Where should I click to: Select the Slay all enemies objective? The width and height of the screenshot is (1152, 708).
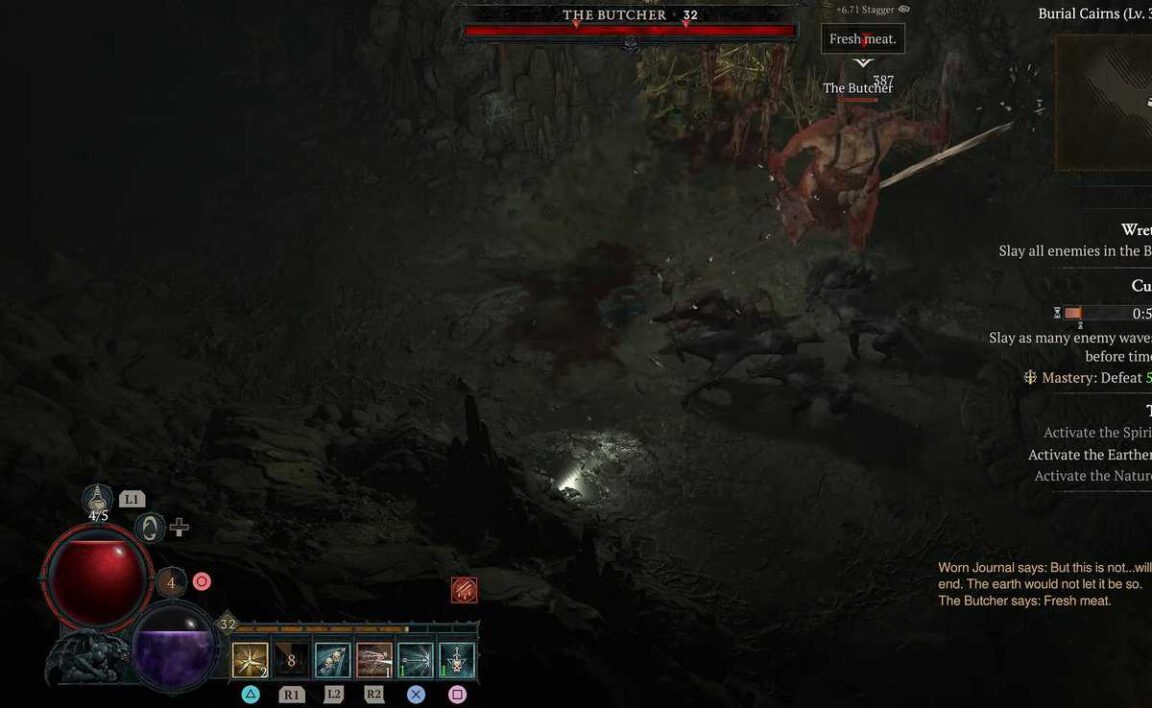1074,251
